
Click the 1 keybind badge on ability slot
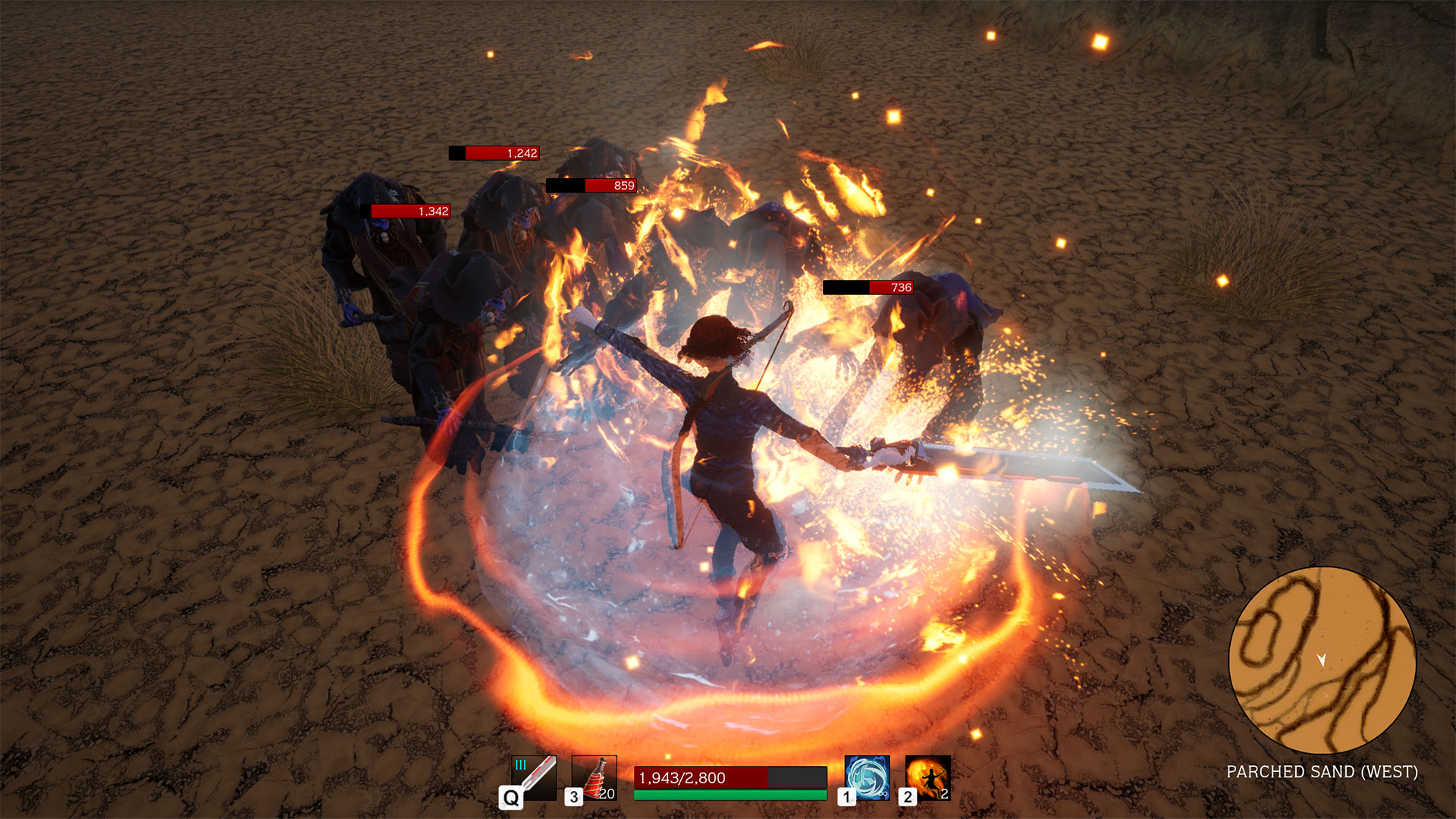(847, 795)
